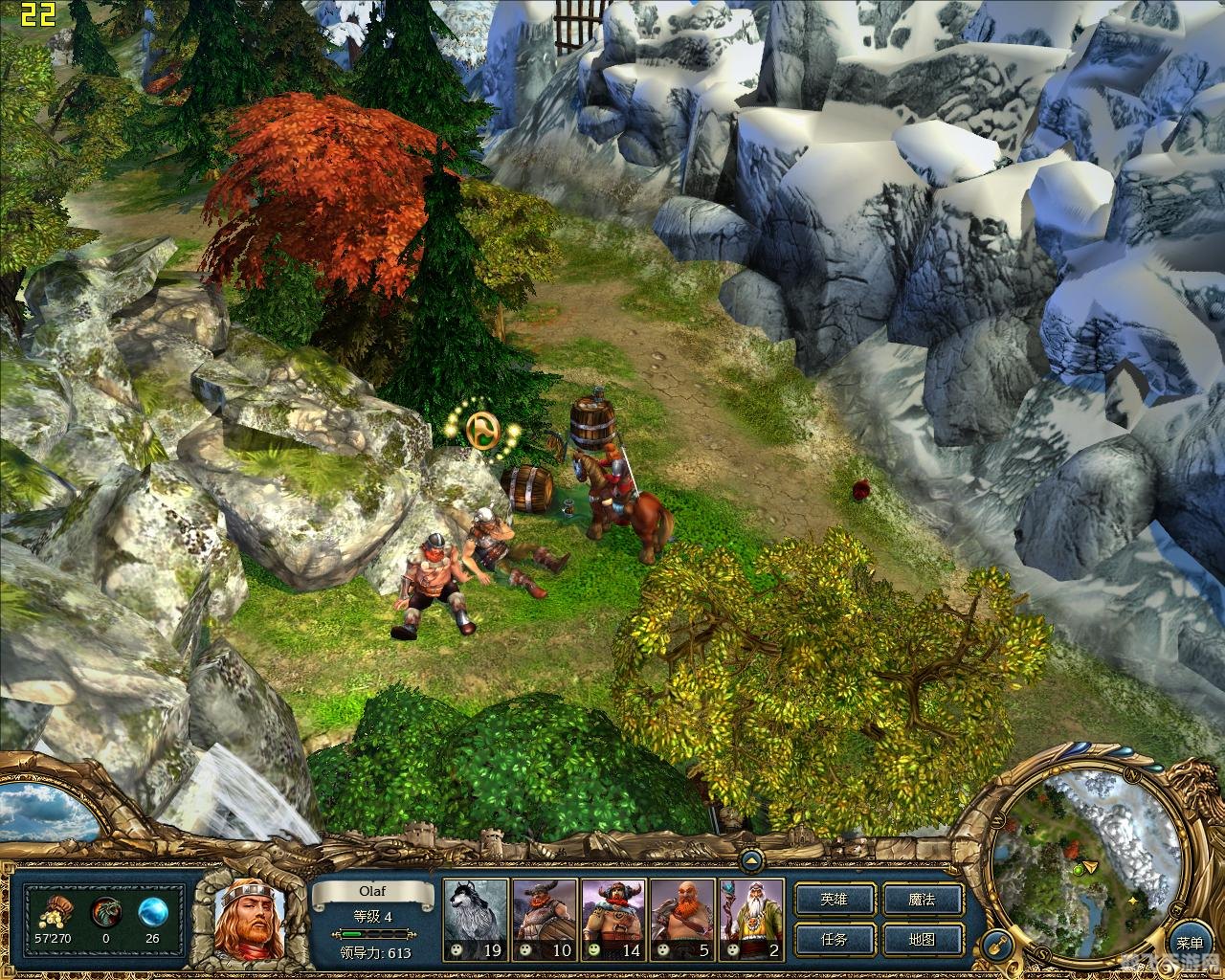Expand the panel with the up-arrow button

click(751, 861)
